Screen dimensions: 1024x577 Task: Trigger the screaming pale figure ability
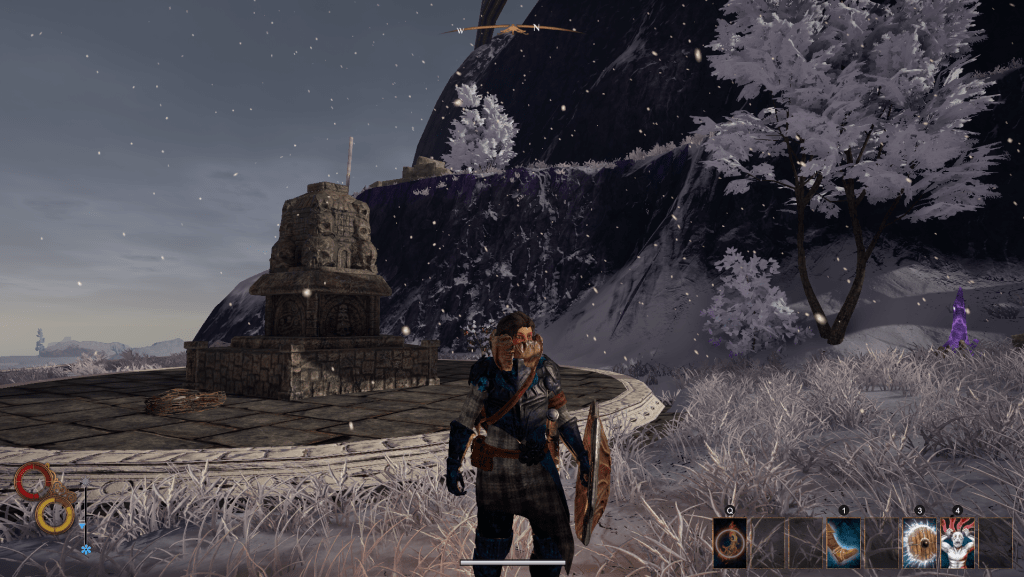(x=956, y=543)
